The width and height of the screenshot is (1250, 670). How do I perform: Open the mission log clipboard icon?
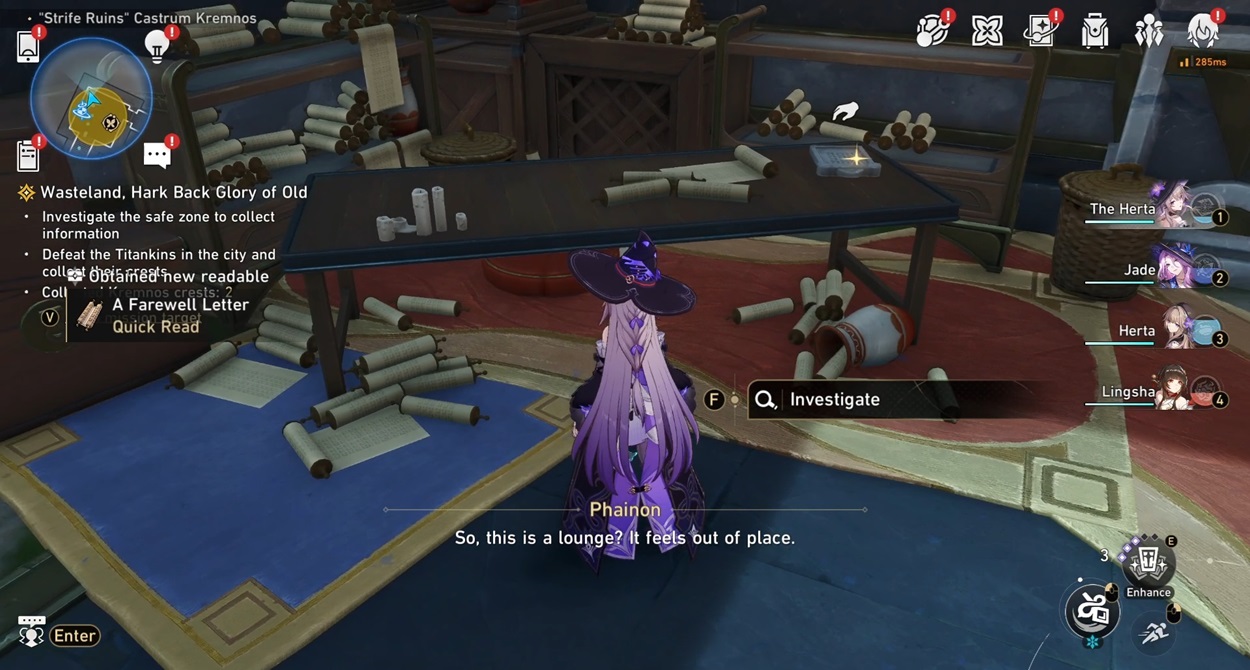(x=28, y=155)
